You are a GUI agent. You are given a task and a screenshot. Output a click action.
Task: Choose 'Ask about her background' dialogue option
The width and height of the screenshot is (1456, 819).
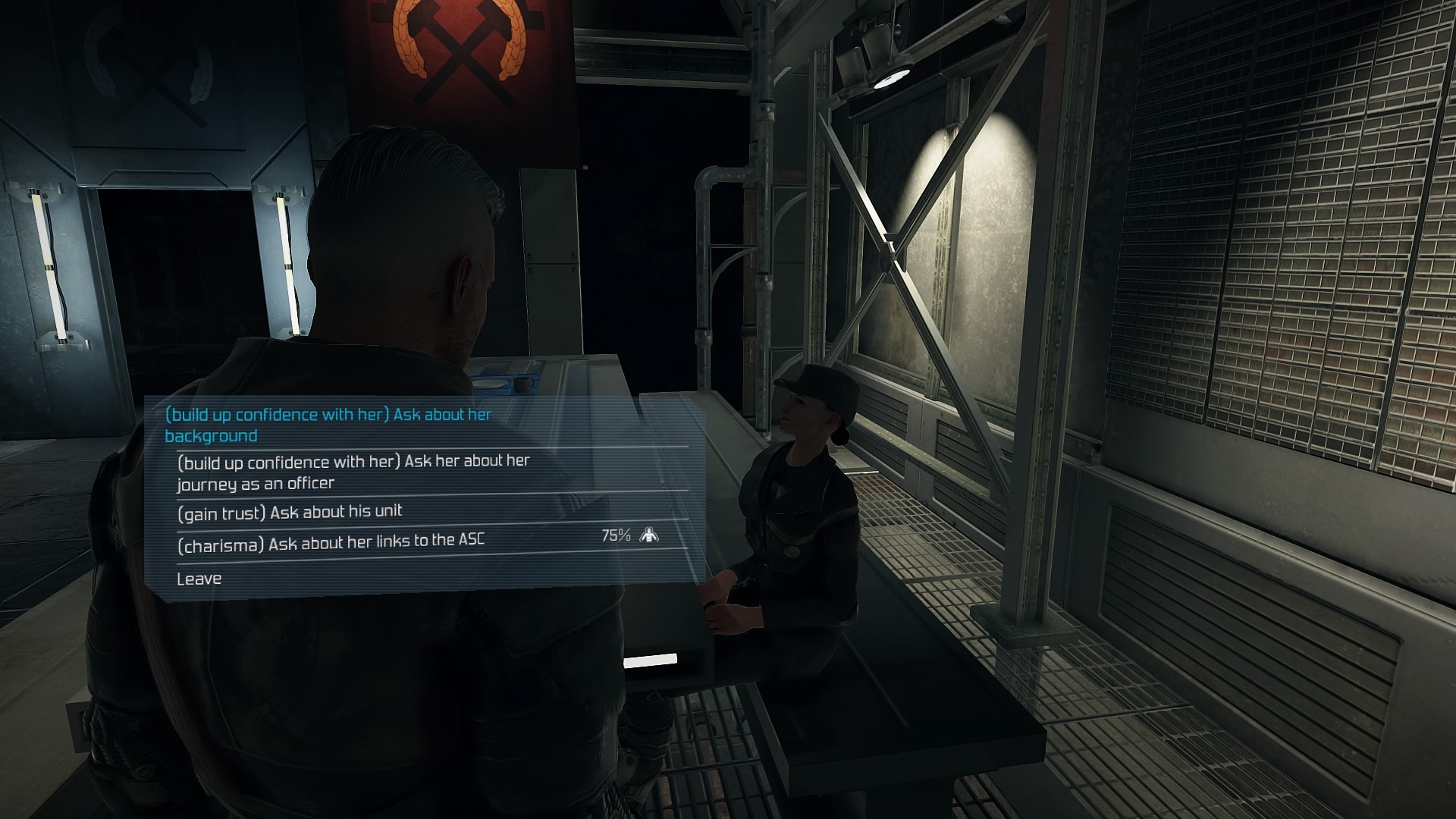[328, 425]
